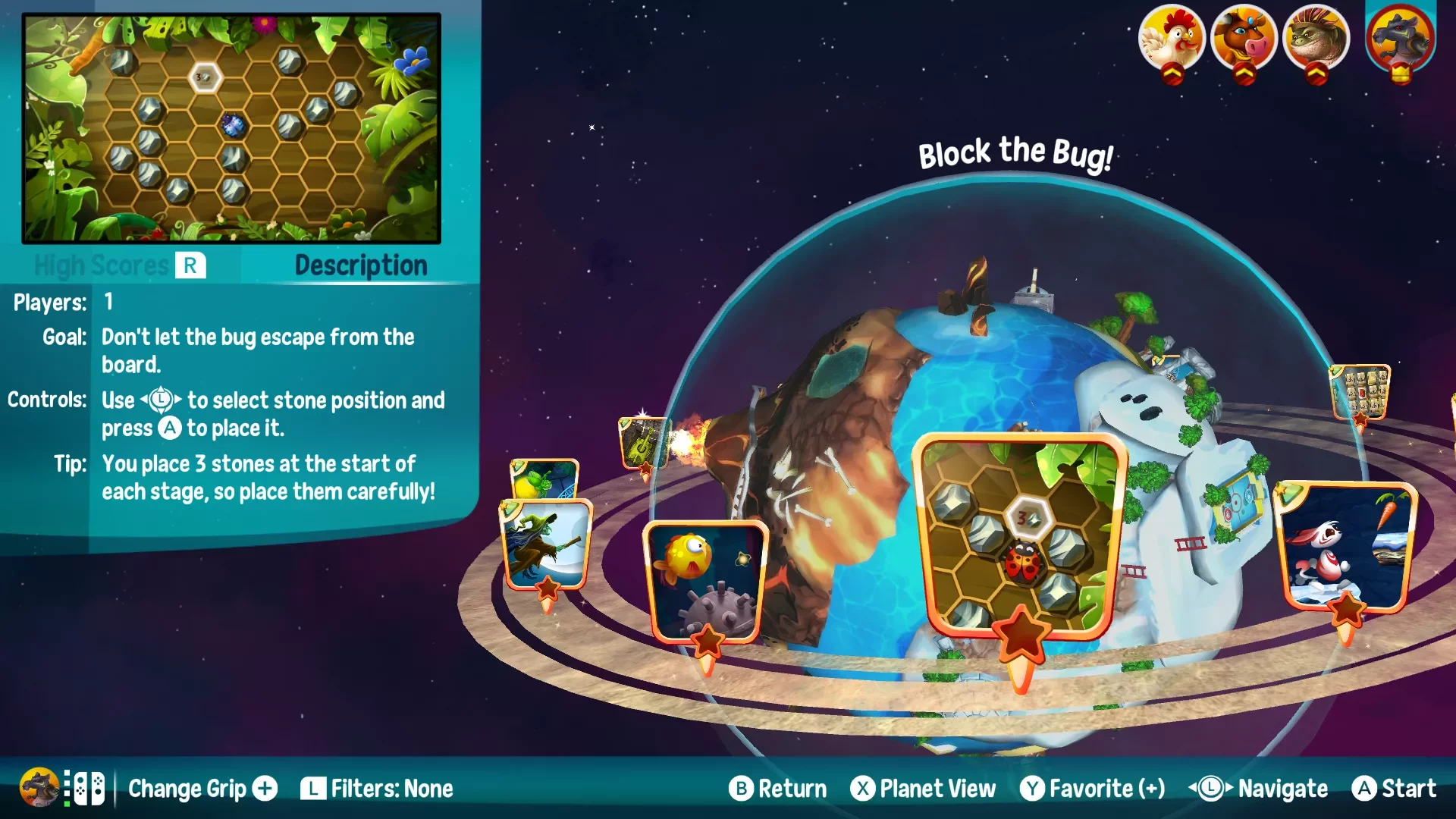Pick the witch on broomstick minigame tile
Screen dimensions: 1456x819
(x=546, y=544)
